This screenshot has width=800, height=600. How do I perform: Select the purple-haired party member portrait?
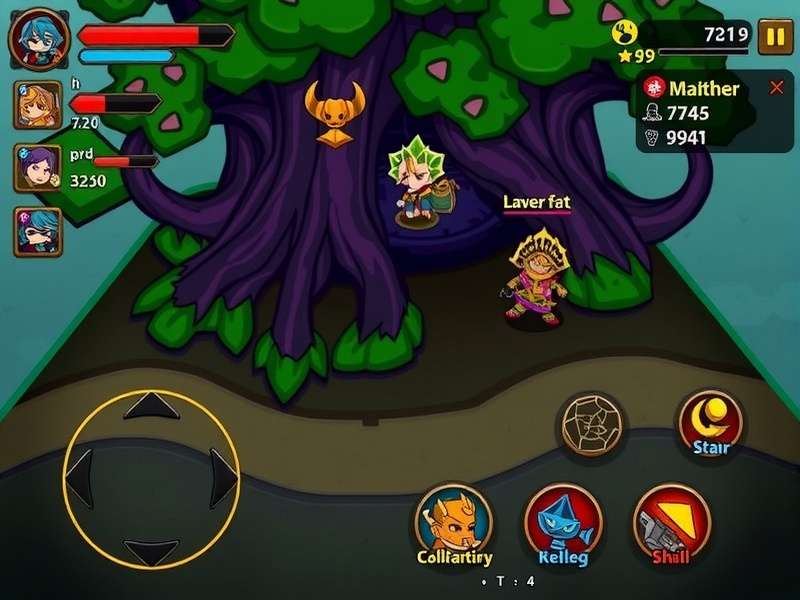37,167
